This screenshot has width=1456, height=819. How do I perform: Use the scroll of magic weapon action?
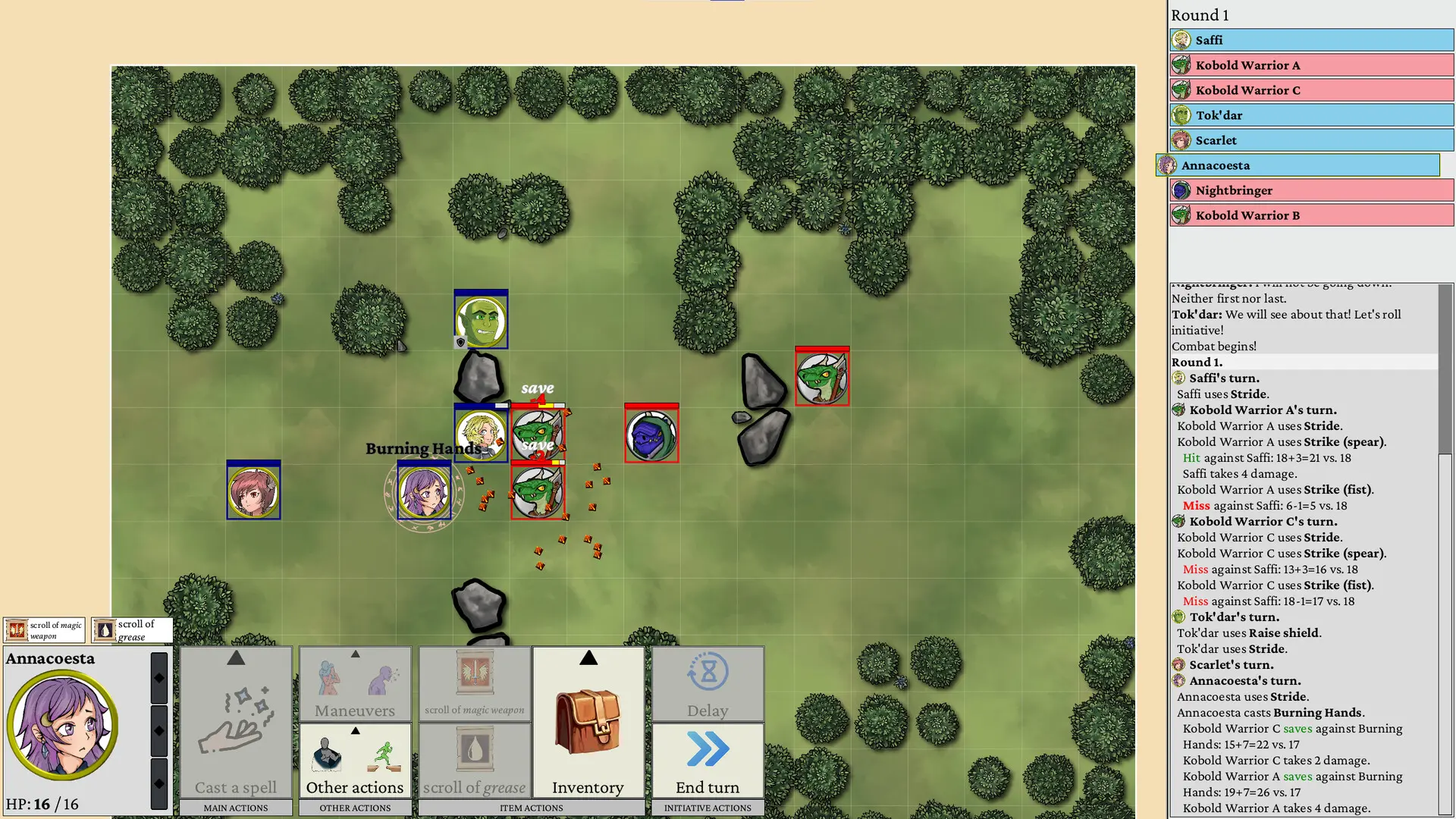pyautogui.click(x=474, y=684)
